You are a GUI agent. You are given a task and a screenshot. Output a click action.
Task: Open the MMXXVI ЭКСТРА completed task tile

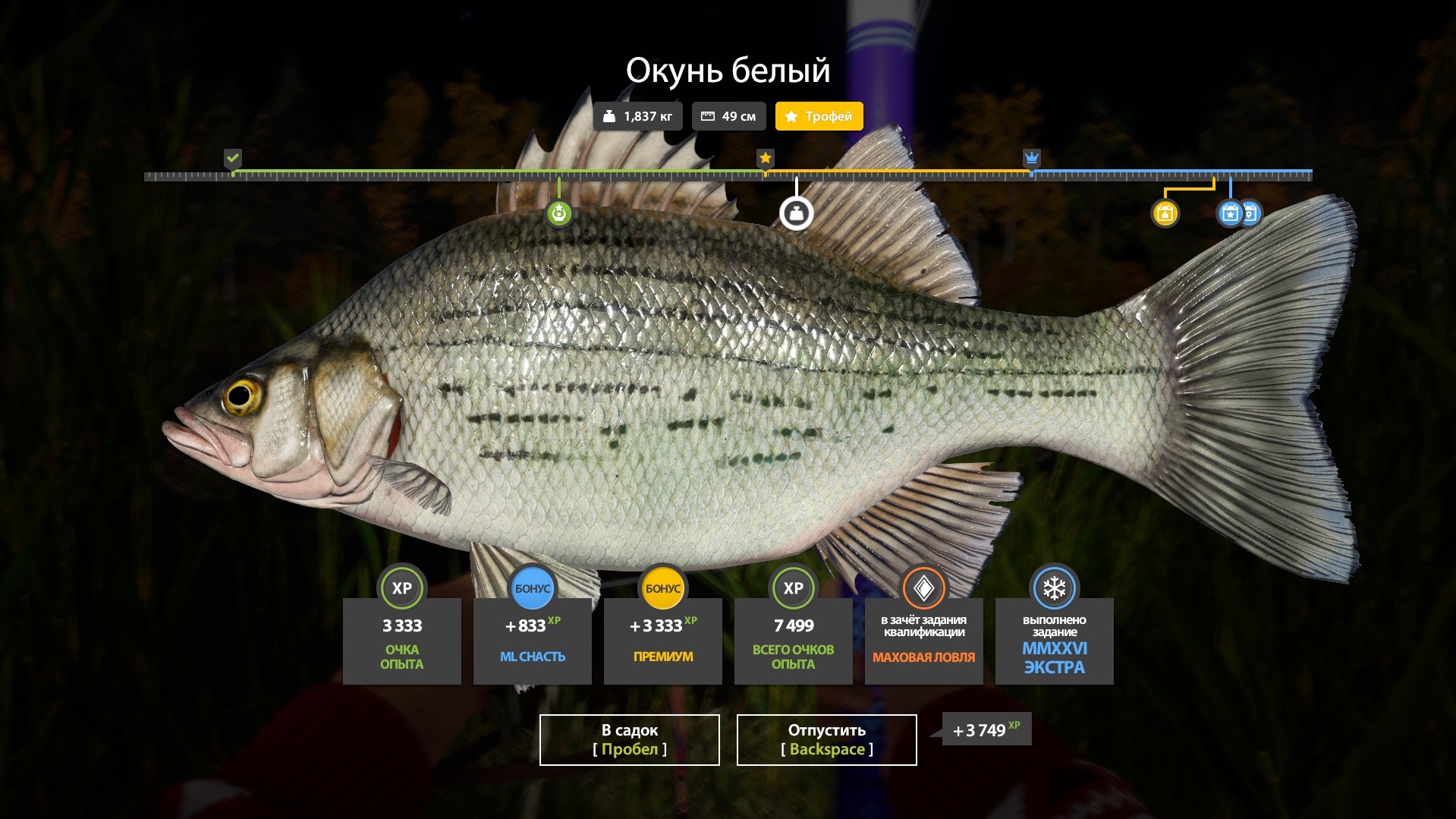point(1054,640)
